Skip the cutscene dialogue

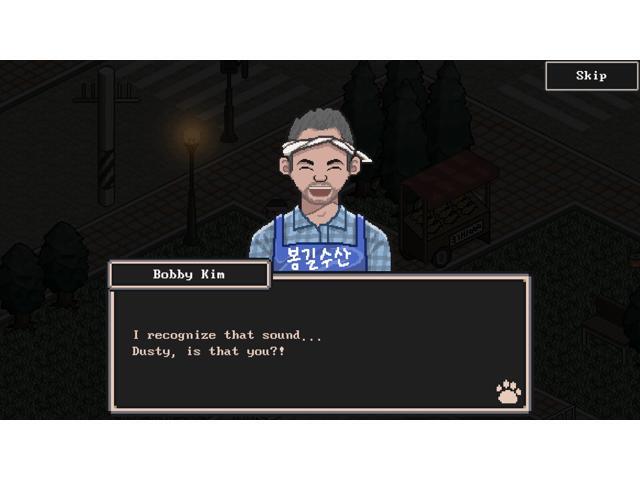(591, 76)
